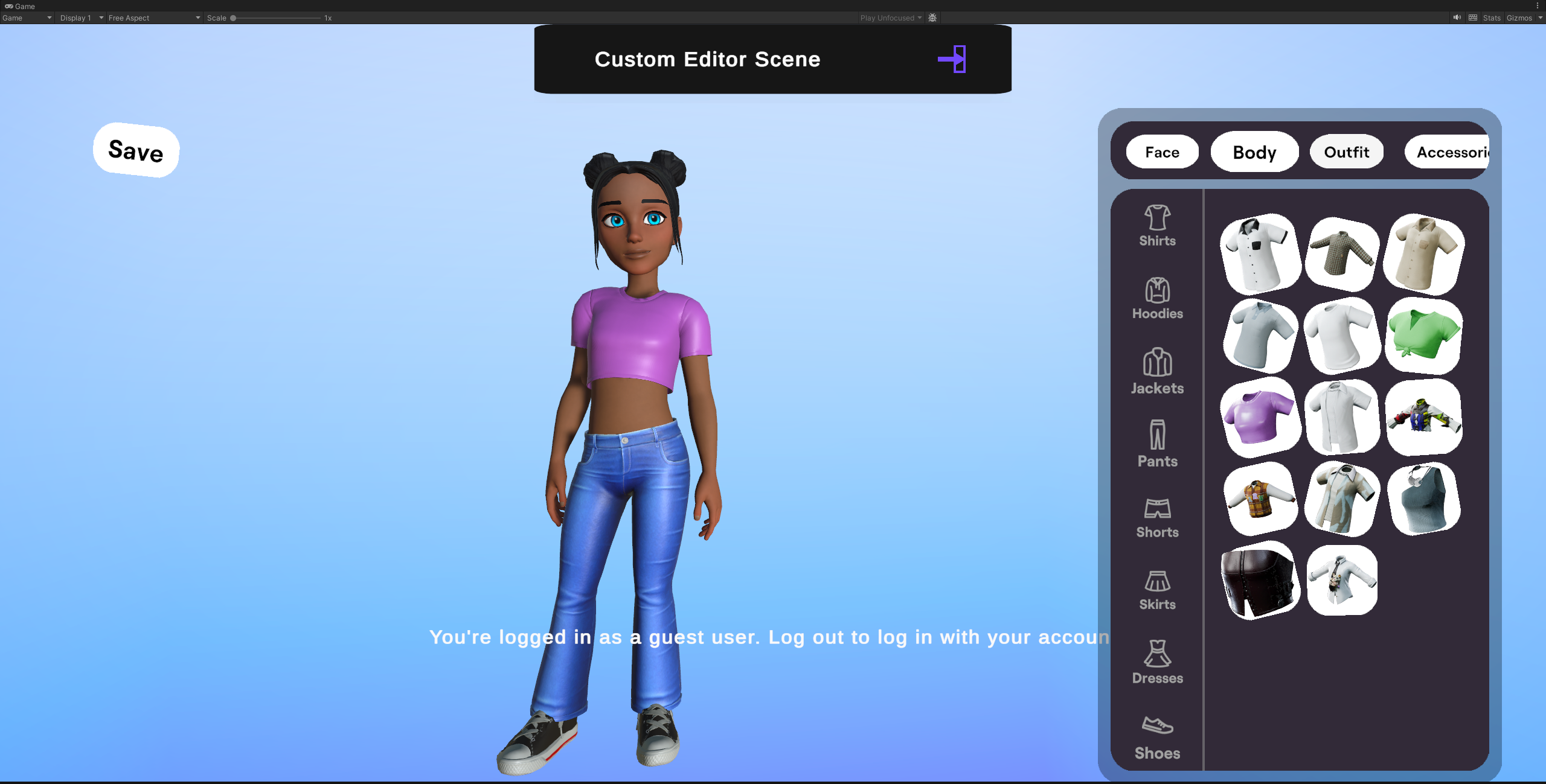The width and height of the screenshot is (1546, 784).
Task: Open the Free Aspect ratio dropdown
Action: [x=153, y=18]
